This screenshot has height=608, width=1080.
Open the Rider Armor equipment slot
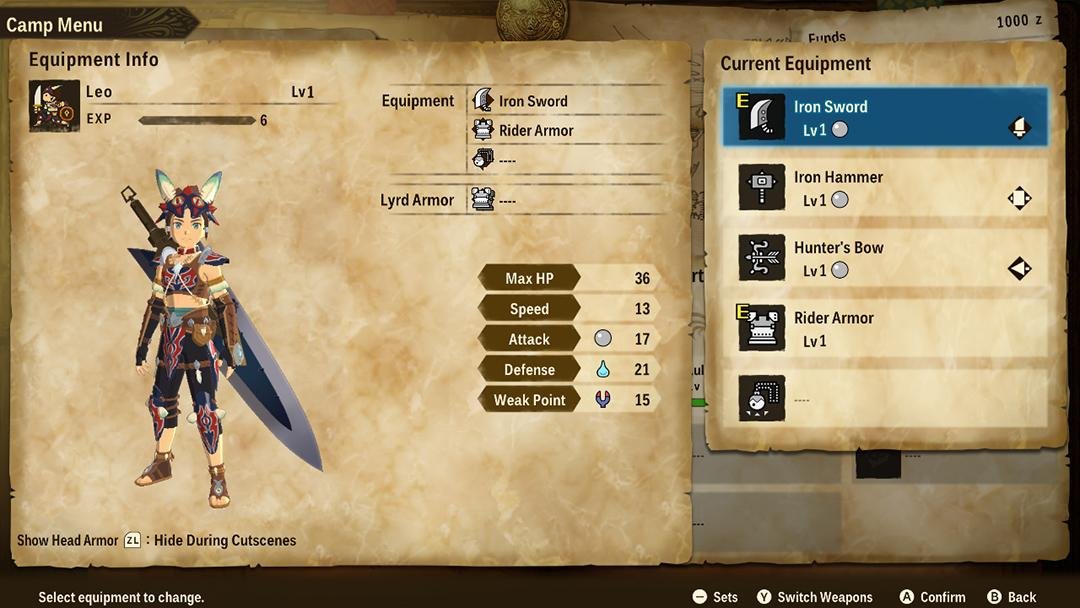[x=885, y=328]
